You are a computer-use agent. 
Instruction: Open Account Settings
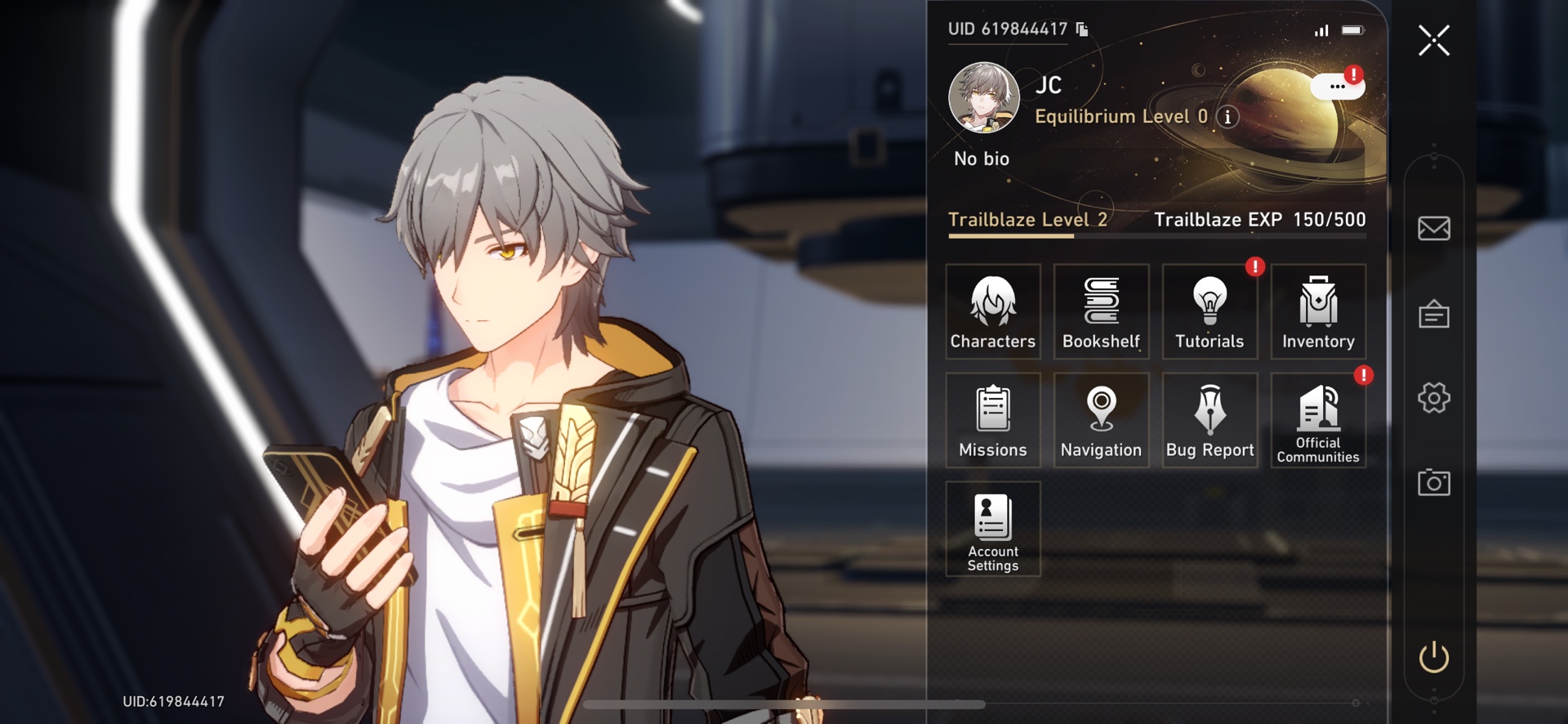(x=992, y=530)
